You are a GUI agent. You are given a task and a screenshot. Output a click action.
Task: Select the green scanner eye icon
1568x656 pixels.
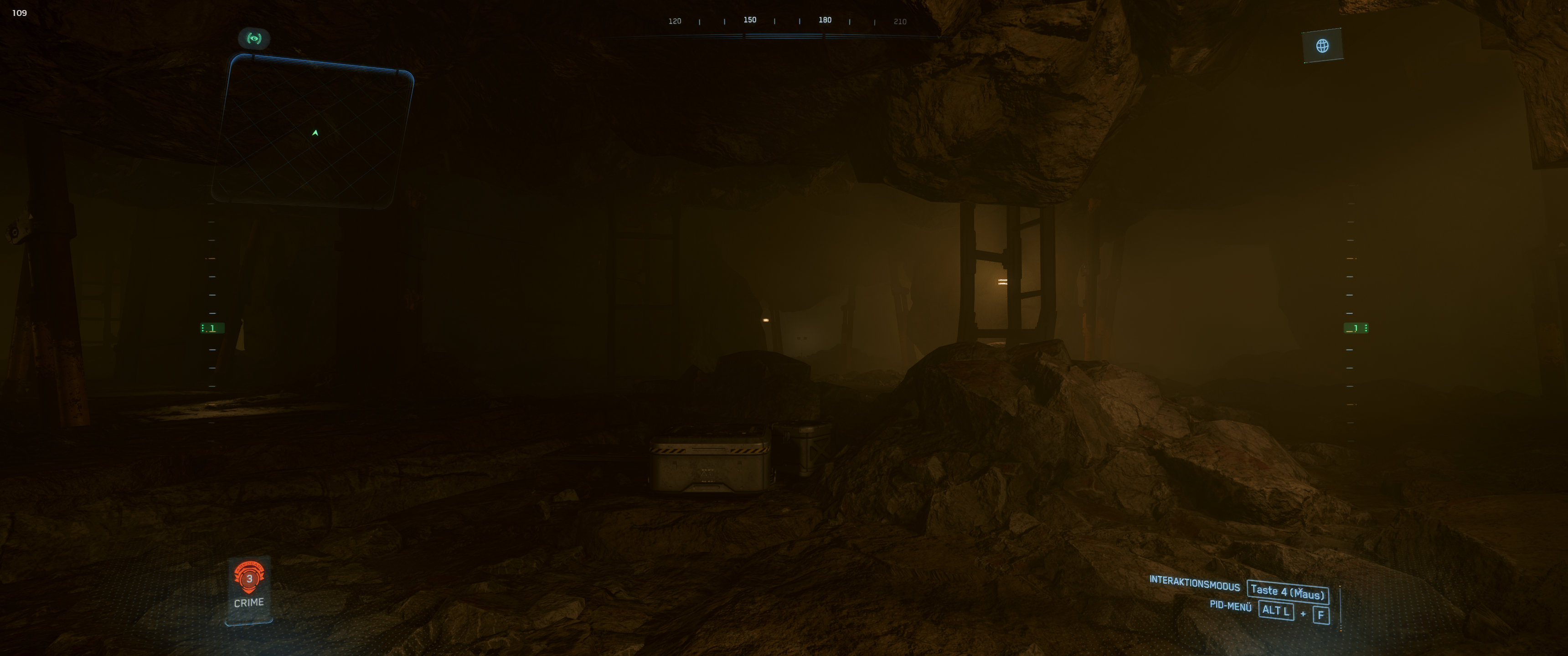point(254,38)
